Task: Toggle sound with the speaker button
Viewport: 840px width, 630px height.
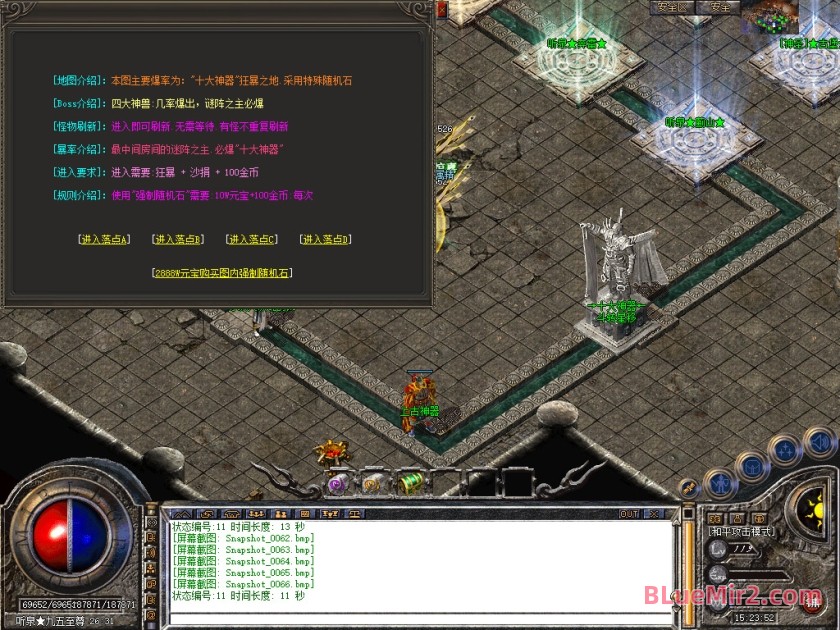Action: click(819, 441)
